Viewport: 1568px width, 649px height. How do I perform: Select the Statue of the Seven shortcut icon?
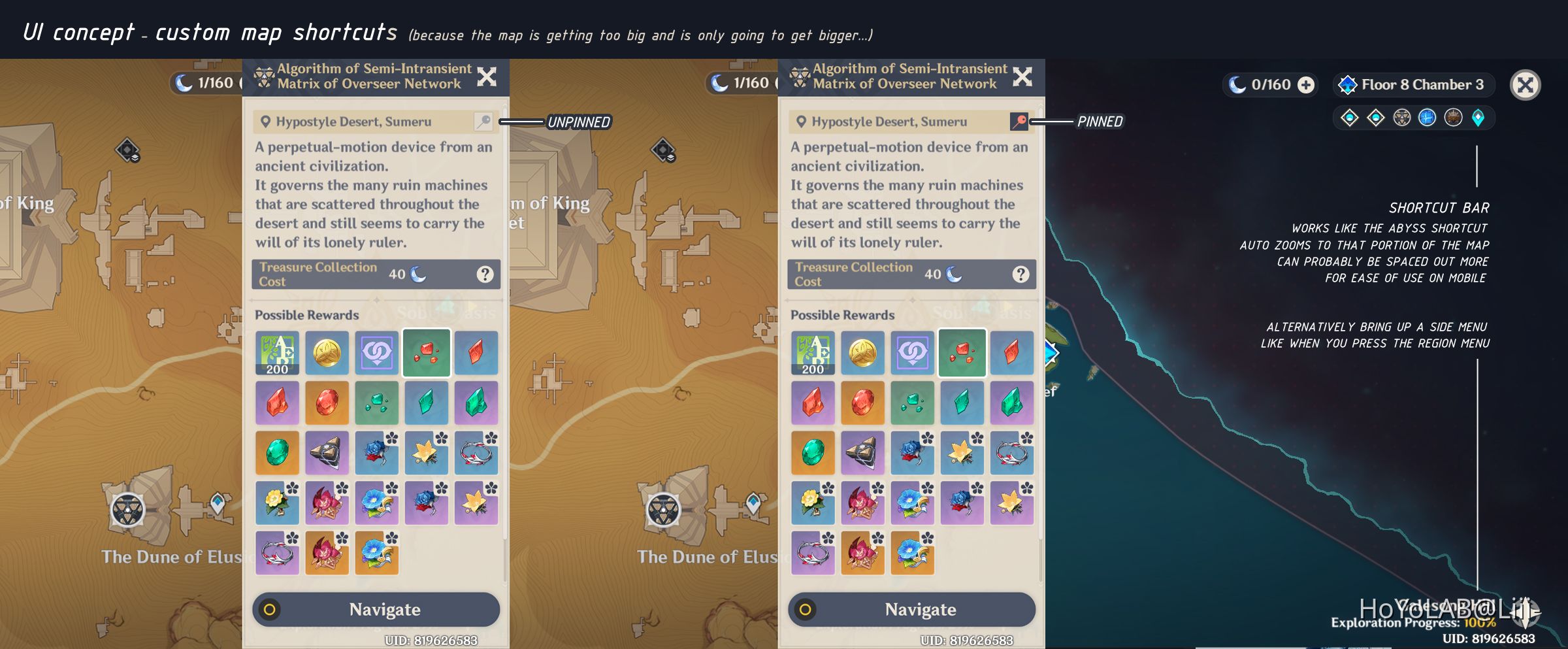pos(1453,118)
